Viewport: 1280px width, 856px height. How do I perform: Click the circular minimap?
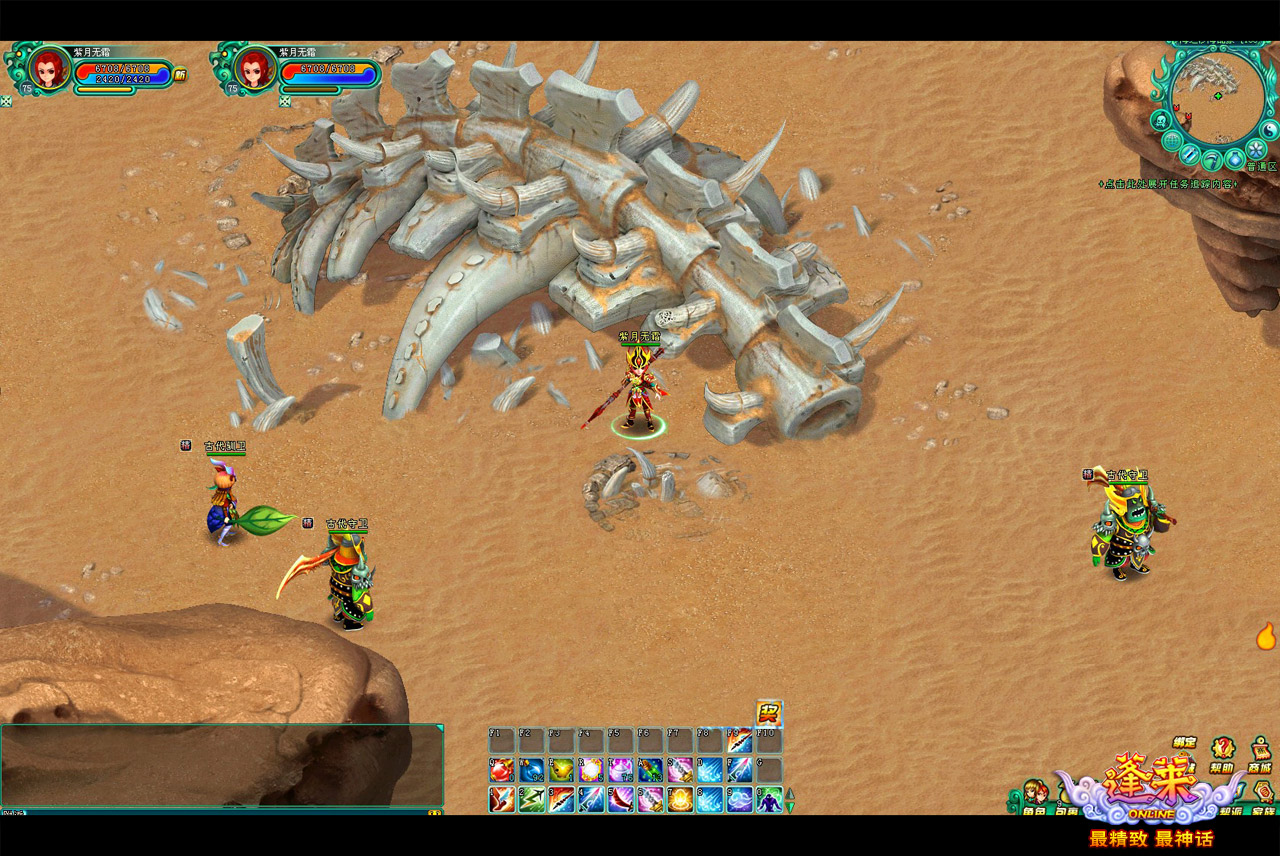(1217, 96)
